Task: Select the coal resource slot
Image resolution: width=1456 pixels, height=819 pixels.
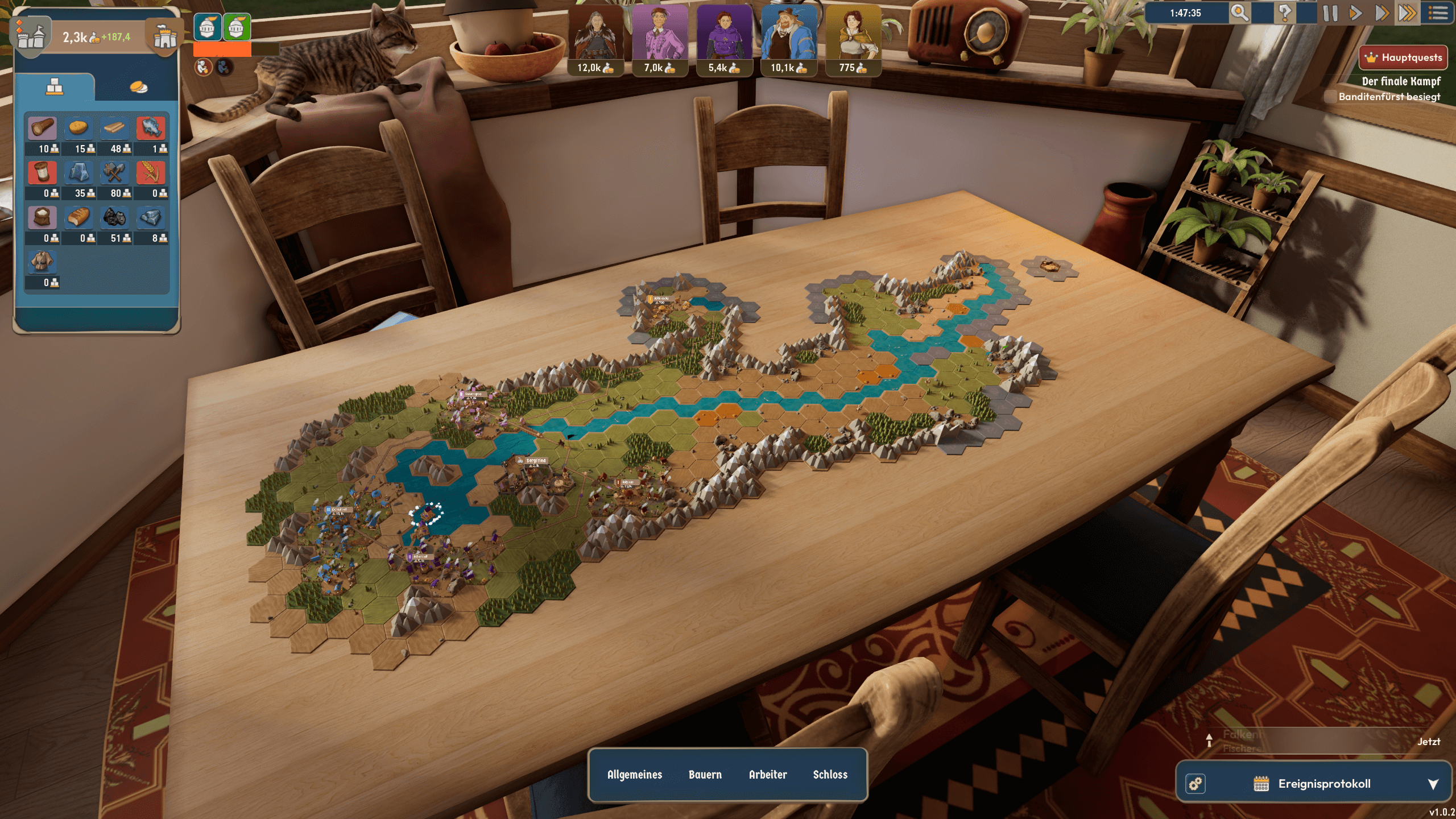Action: pyautogui.click(x=114, y=218)
